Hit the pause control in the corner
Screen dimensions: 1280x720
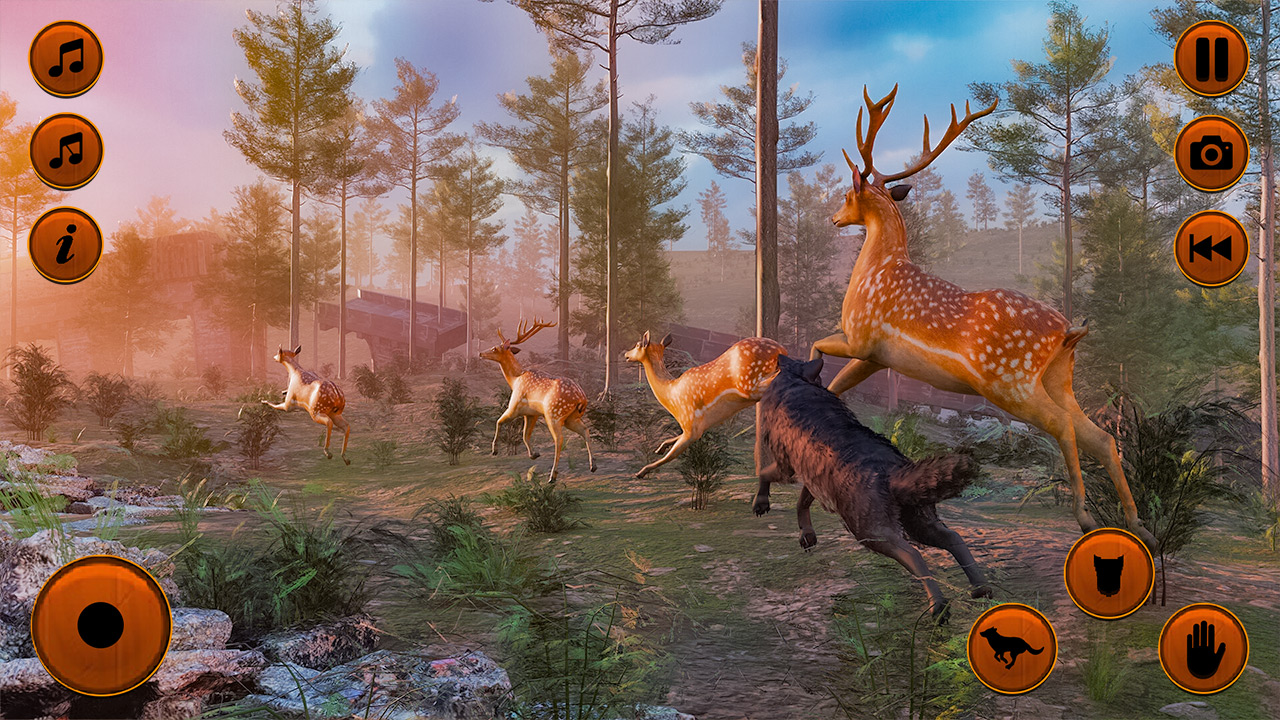pos(1210,56)
